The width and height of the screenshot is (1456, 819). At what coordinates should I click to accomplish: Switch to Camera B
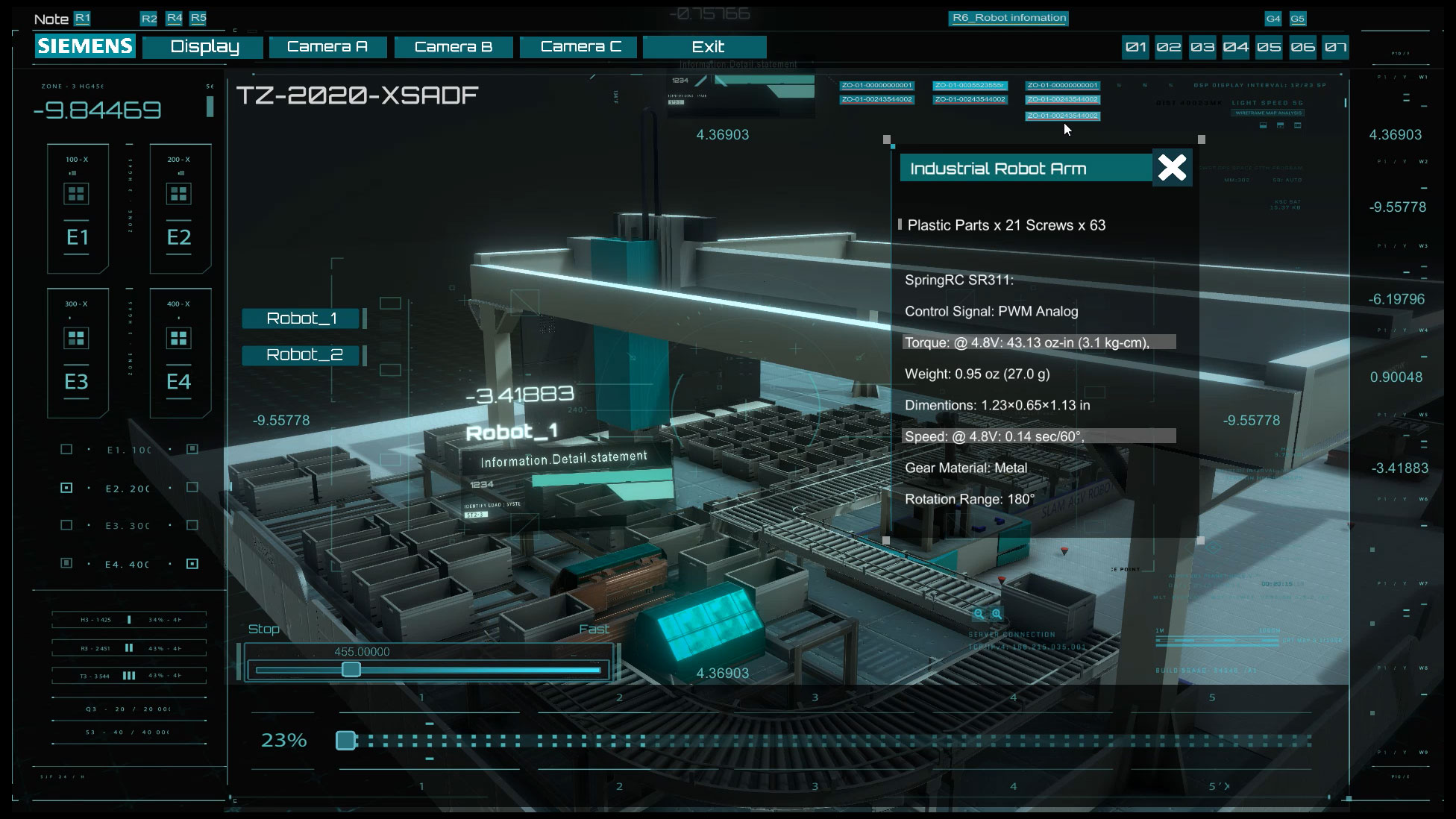pos(454,47)
